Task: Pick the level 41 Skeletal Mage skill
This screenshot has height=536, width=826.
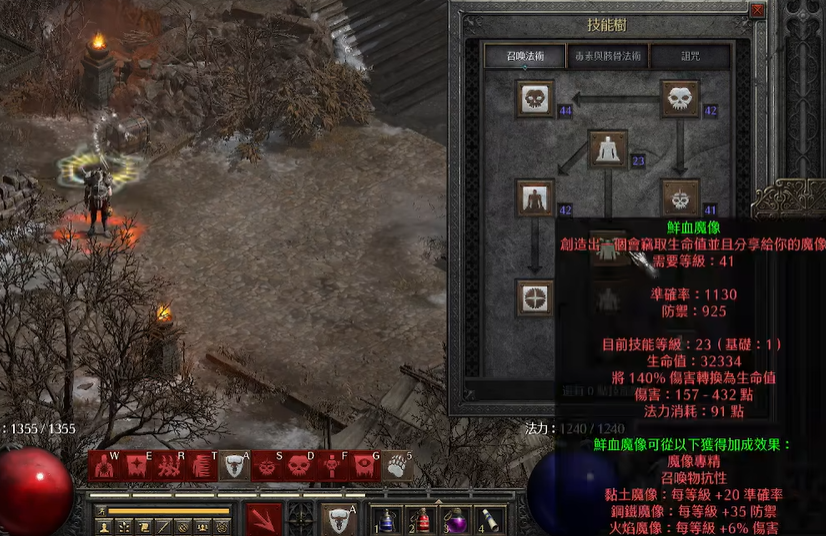Action: click(x=680, y=198)
